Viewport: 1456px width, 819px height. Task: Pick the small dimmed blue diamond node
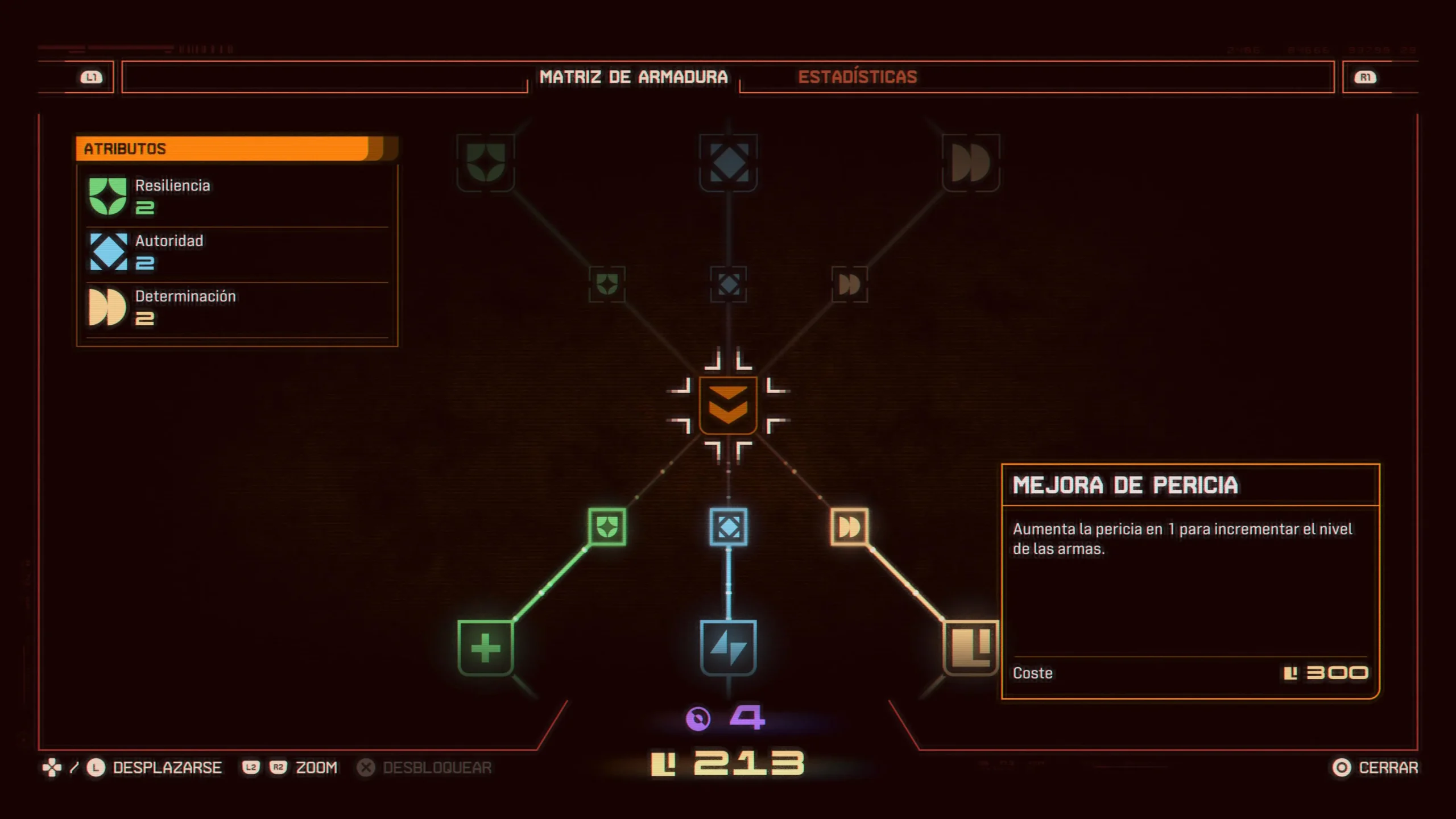[729, 284]
